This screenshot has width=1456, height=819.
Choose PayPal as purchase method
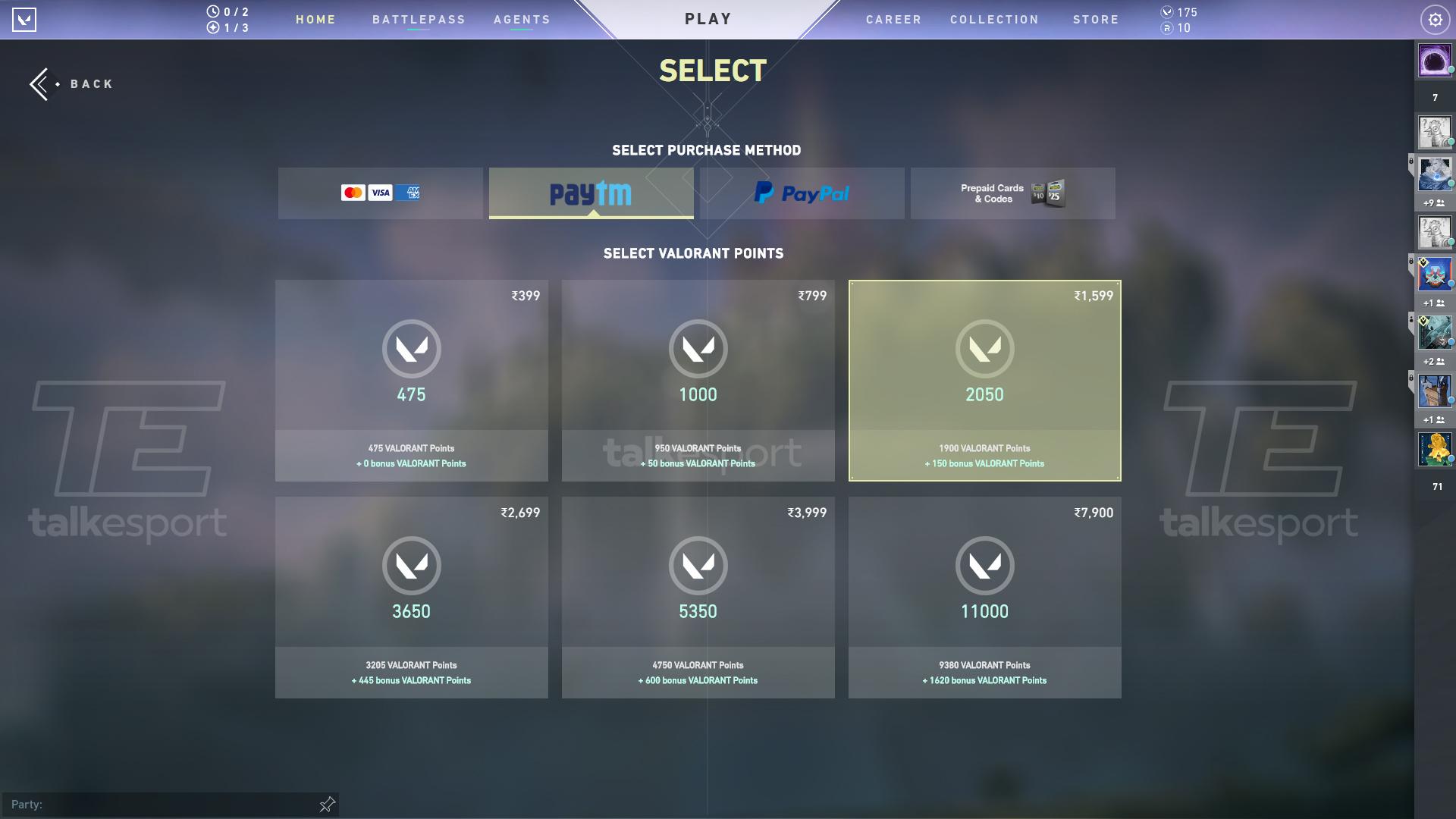tap(802, 193)
